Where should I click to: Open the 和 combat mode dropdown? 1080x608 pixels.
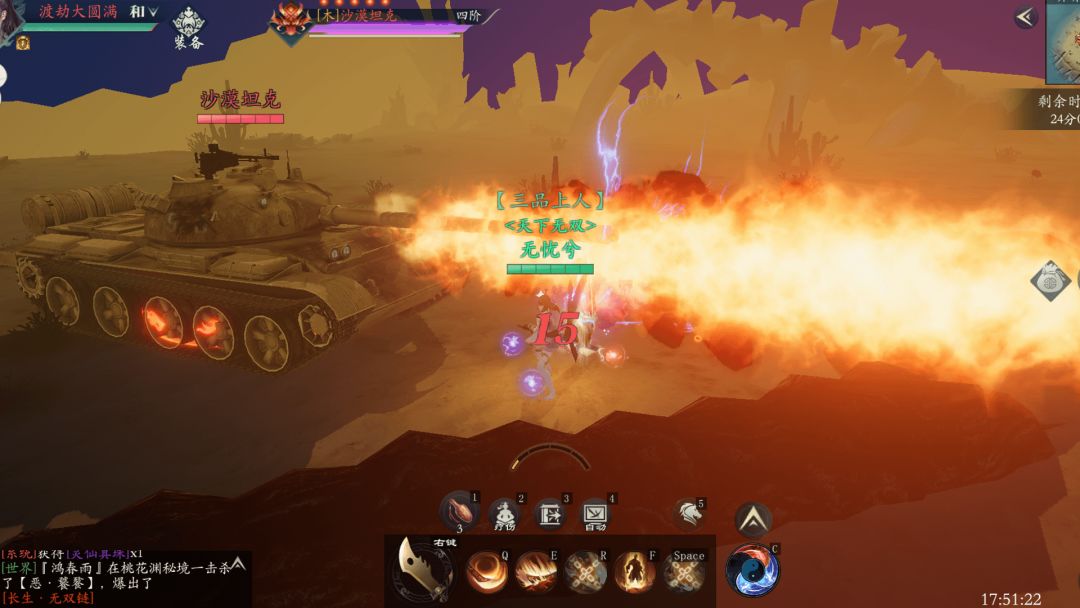pyautogui.click(x=143, y=12)
